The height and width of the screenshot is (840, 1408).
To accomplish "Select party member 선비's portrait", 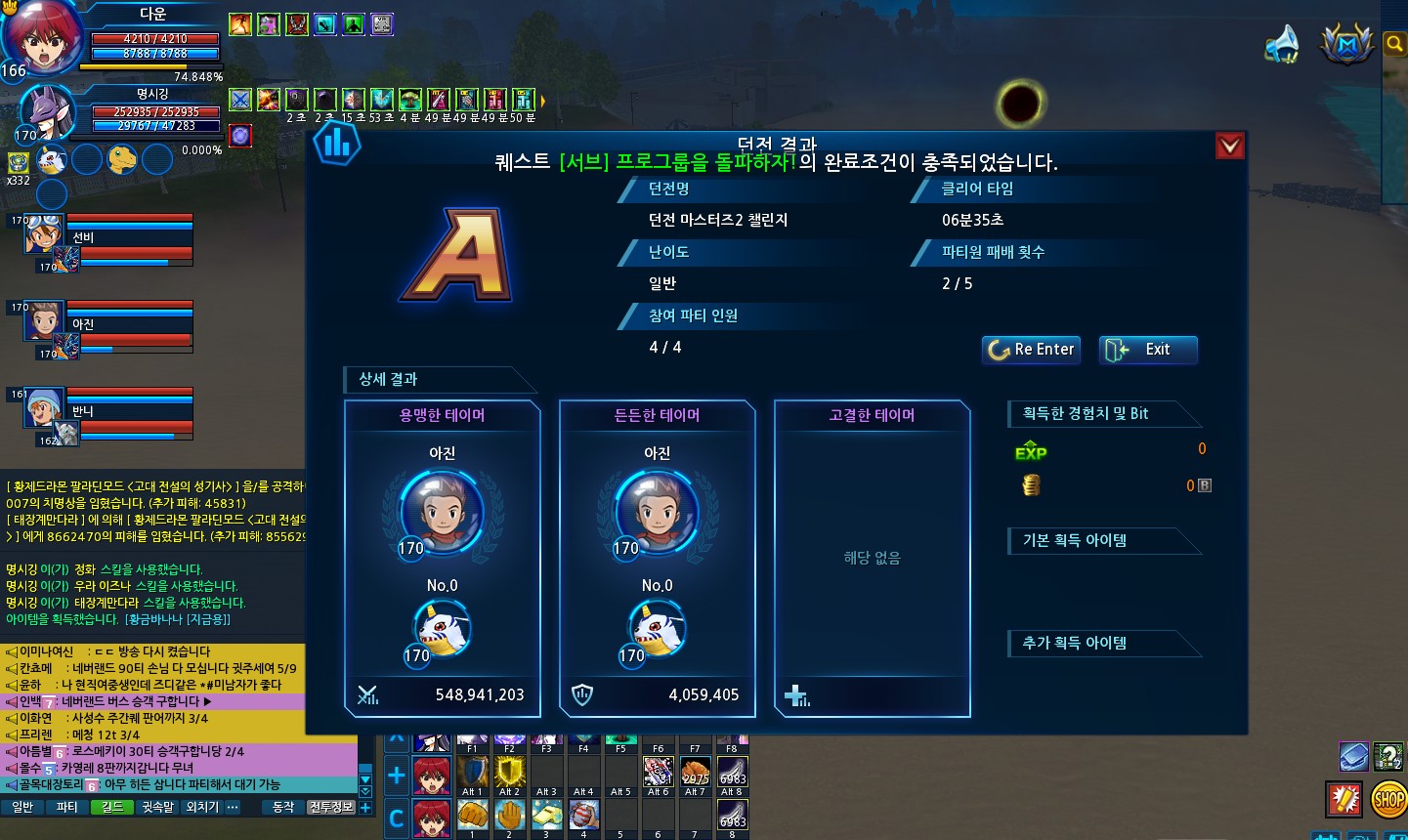I will point(44,234).
